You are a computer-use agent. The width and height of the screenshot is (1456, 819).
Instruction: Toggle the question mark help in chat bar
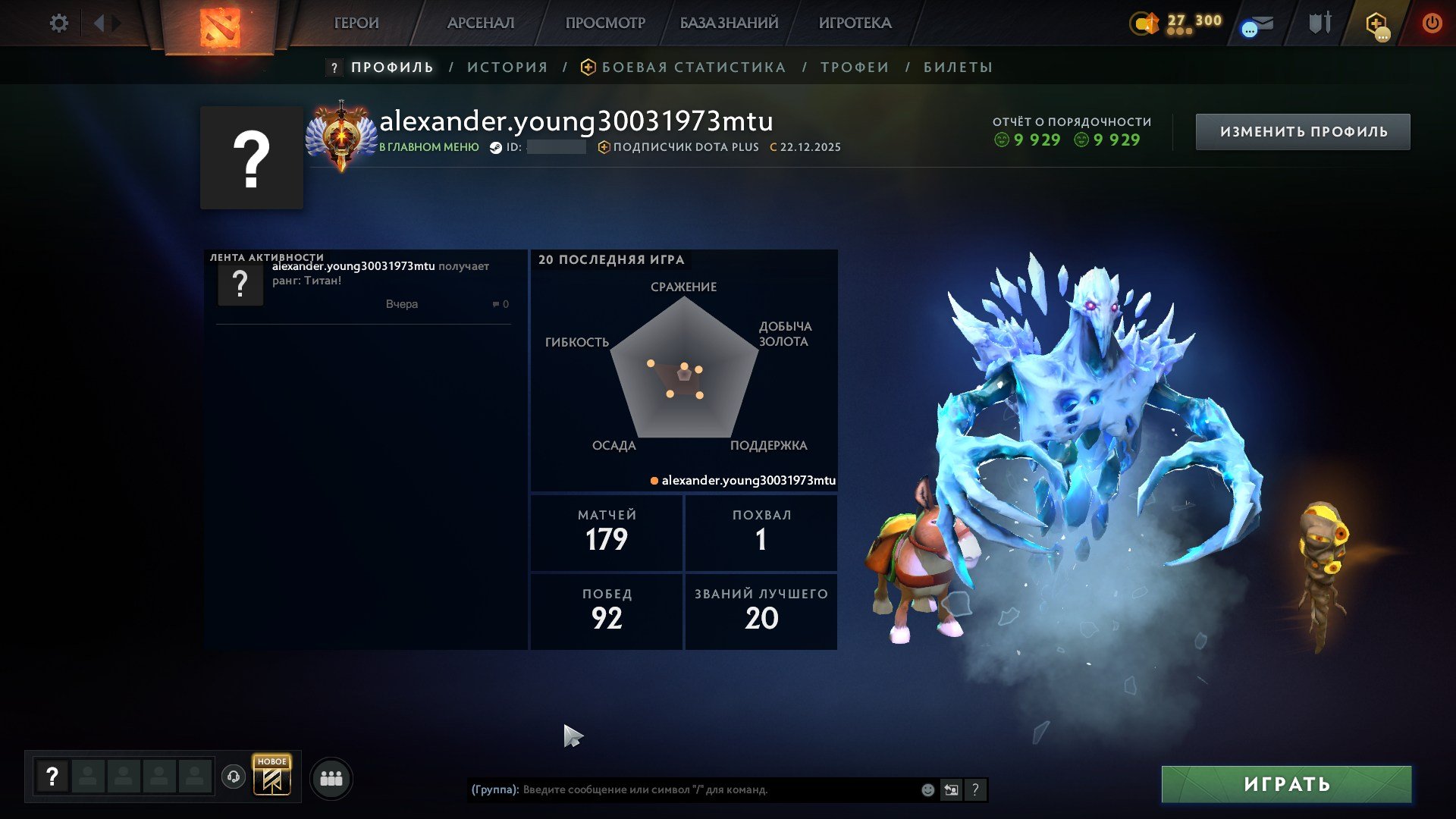tap(975, 789)
